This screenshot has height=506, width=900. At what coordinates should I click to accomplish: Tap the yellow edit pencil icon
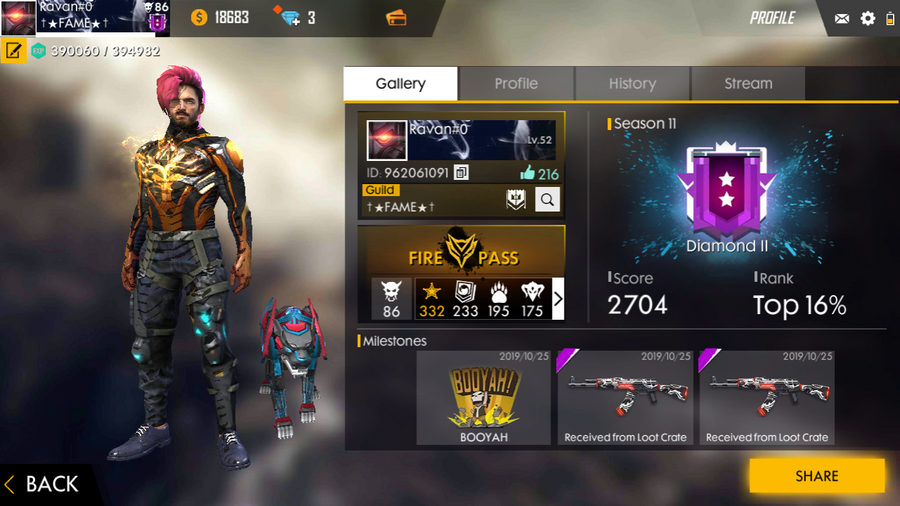click(x=13, y=50)
